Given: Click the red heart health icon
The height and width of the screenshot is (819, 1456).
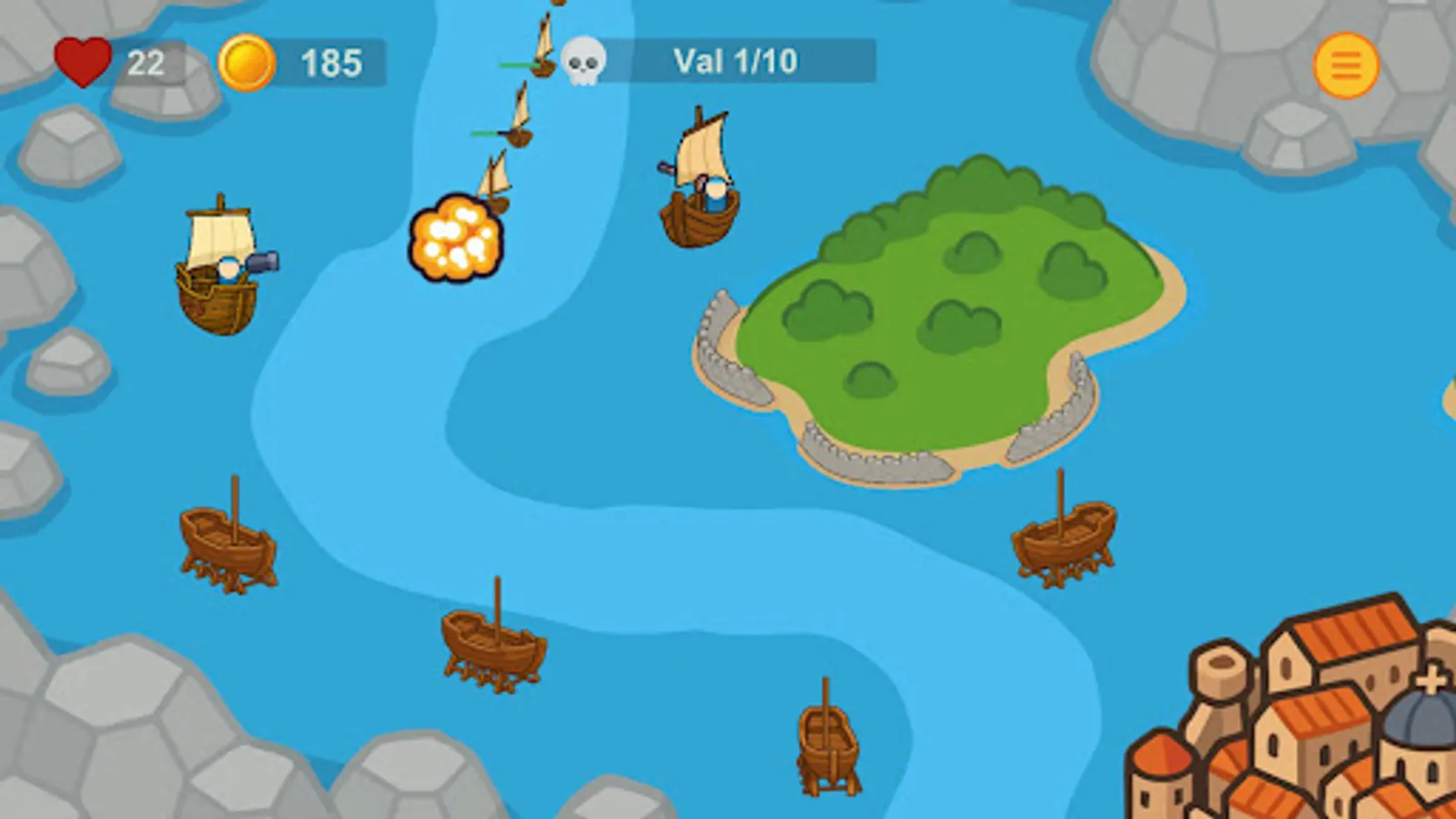Looking at the screenshot, I should tap(86, 62).
